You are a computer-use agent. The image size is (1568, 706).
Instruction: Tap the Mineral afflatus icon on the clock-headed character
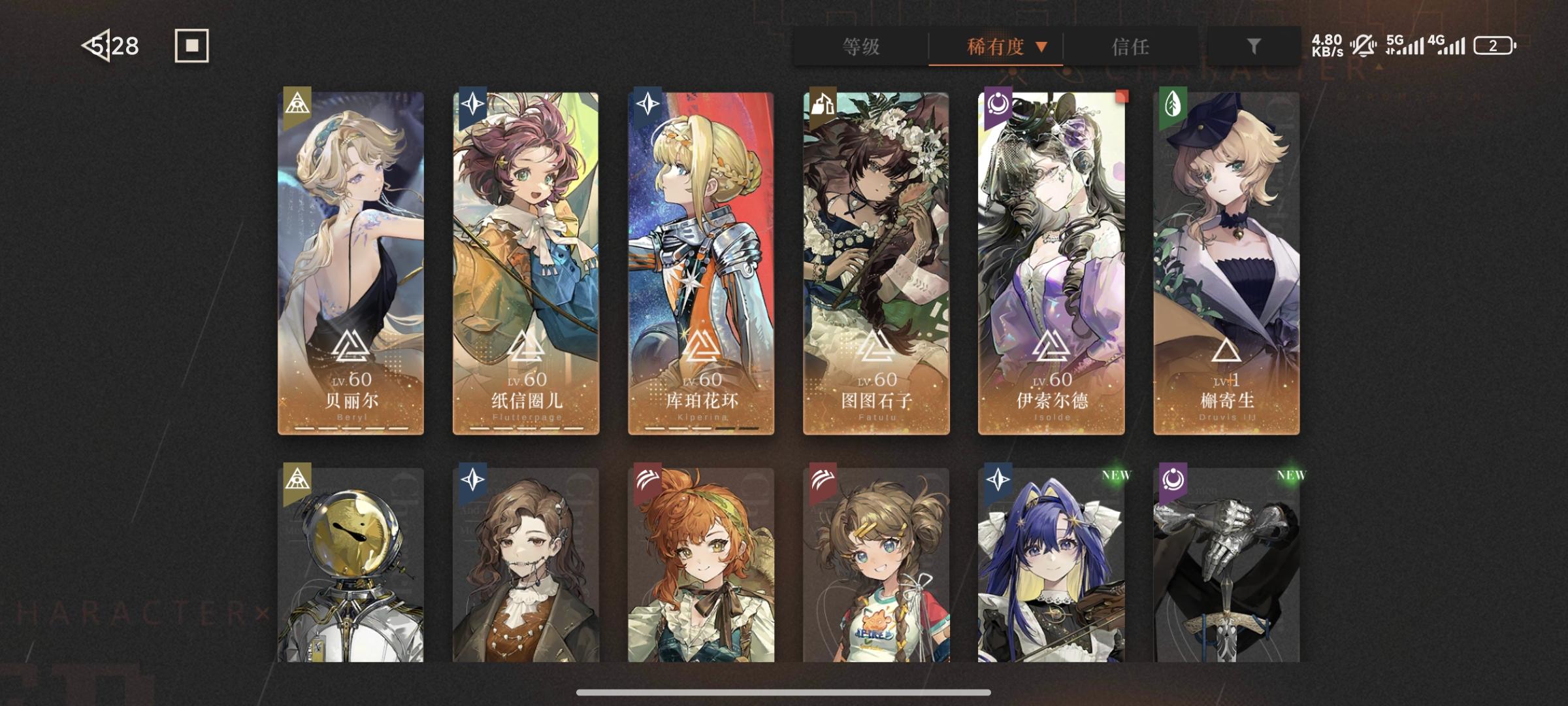(298, 479)
